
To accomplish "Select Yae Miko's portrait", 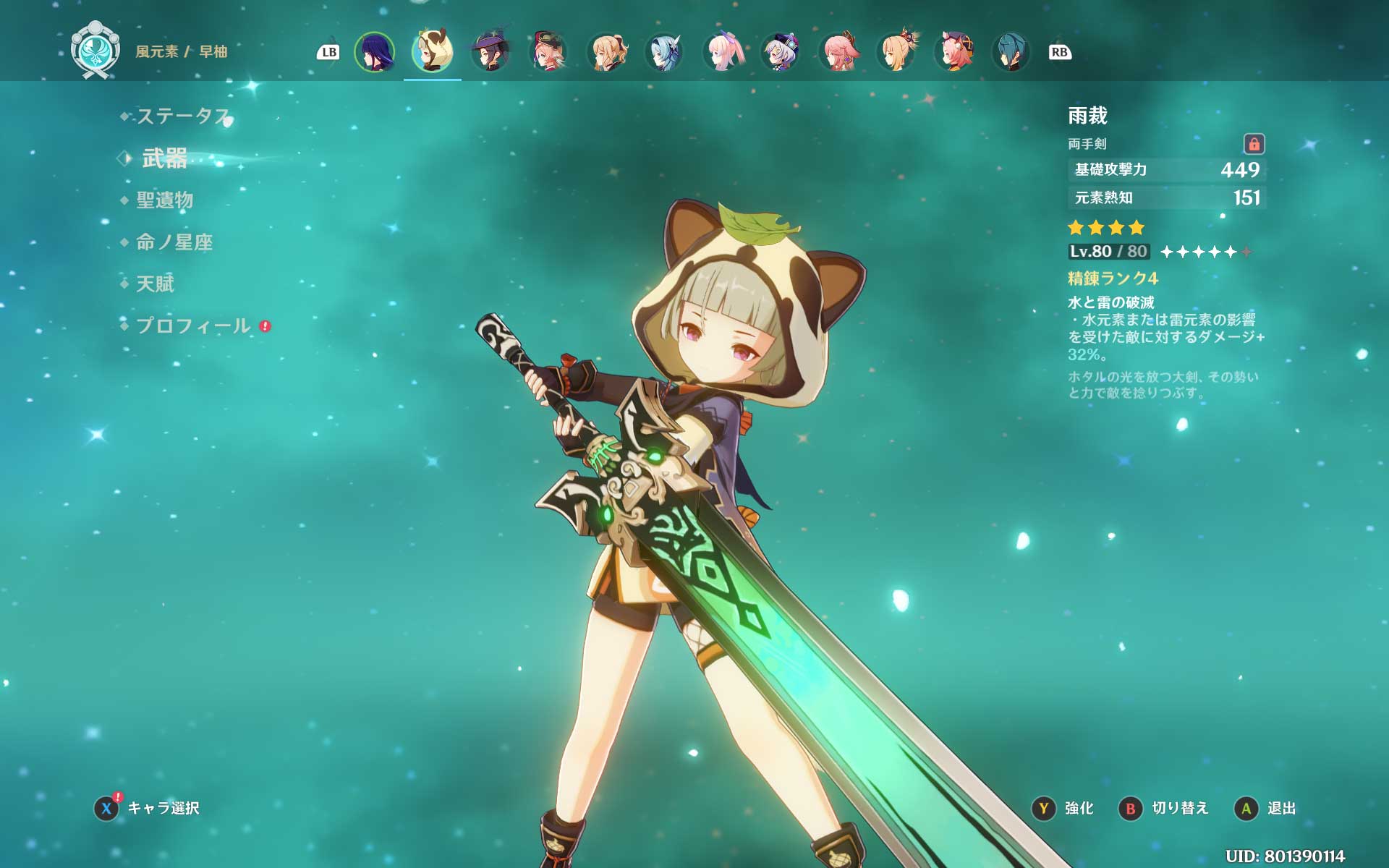I will tap(838, 52).
